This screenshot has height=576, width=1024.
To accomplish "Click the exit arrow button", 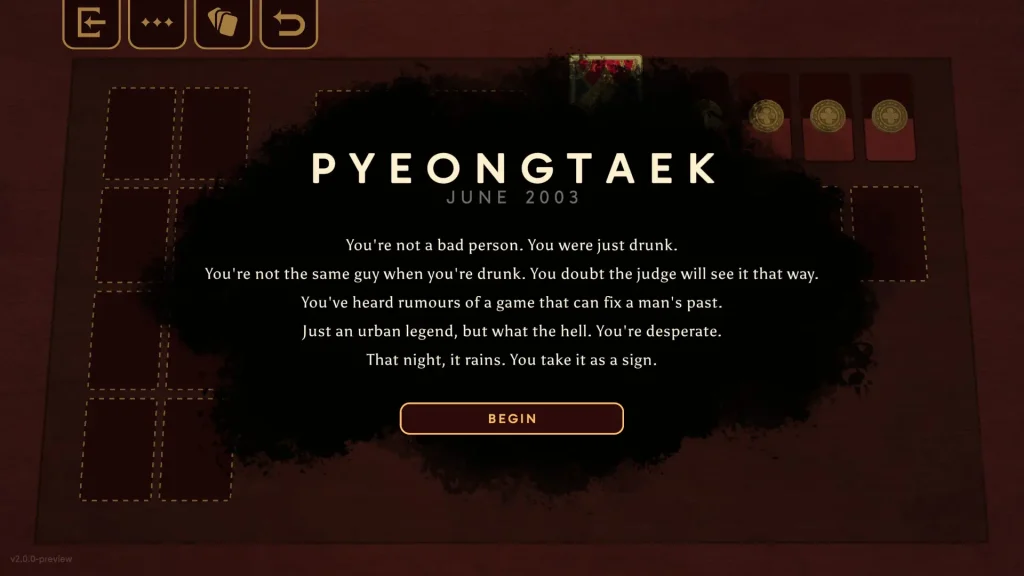I will click(x=91, y=23).
